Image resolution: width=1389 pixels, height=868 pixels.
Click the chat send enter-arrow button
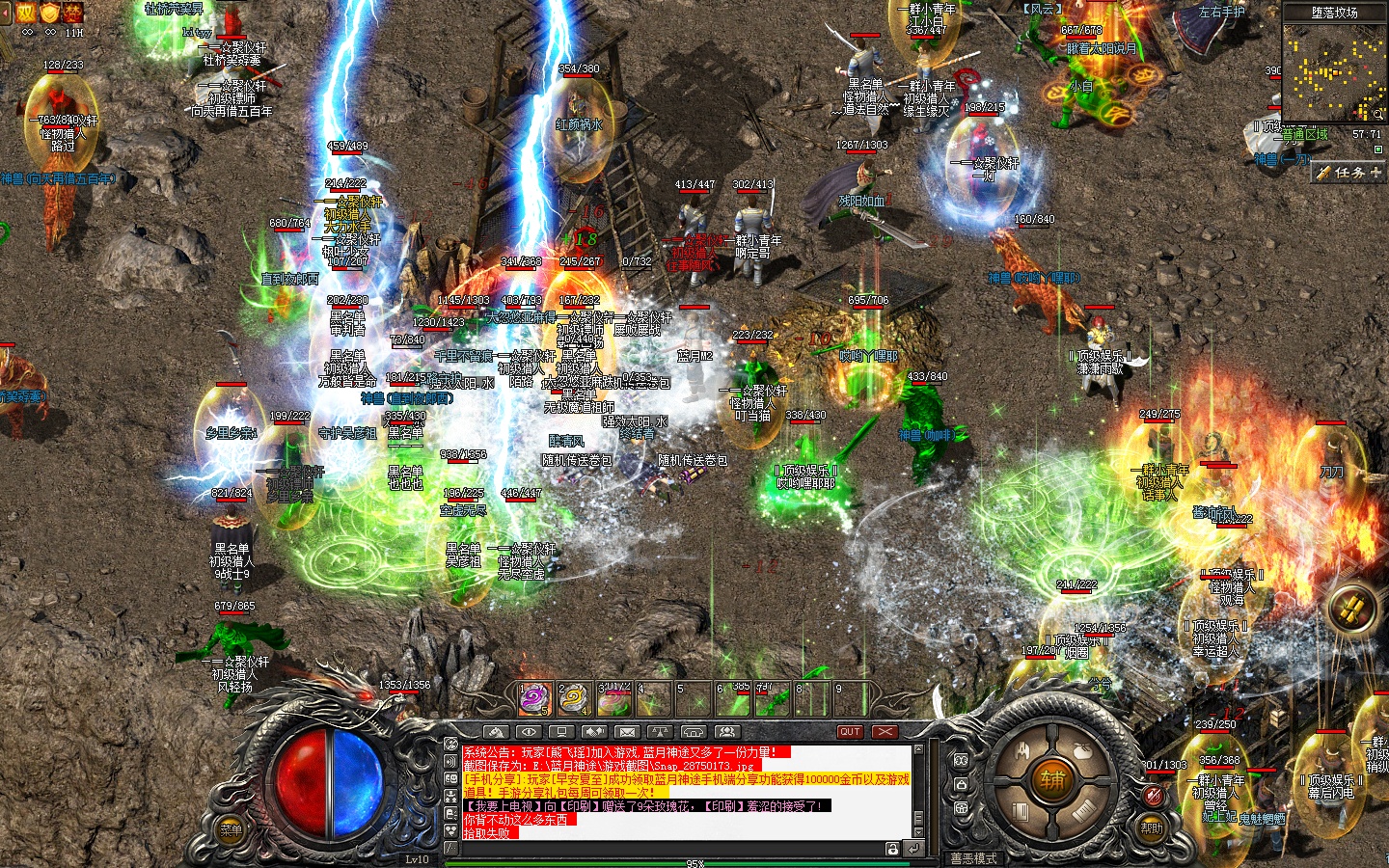pos(912,849)
